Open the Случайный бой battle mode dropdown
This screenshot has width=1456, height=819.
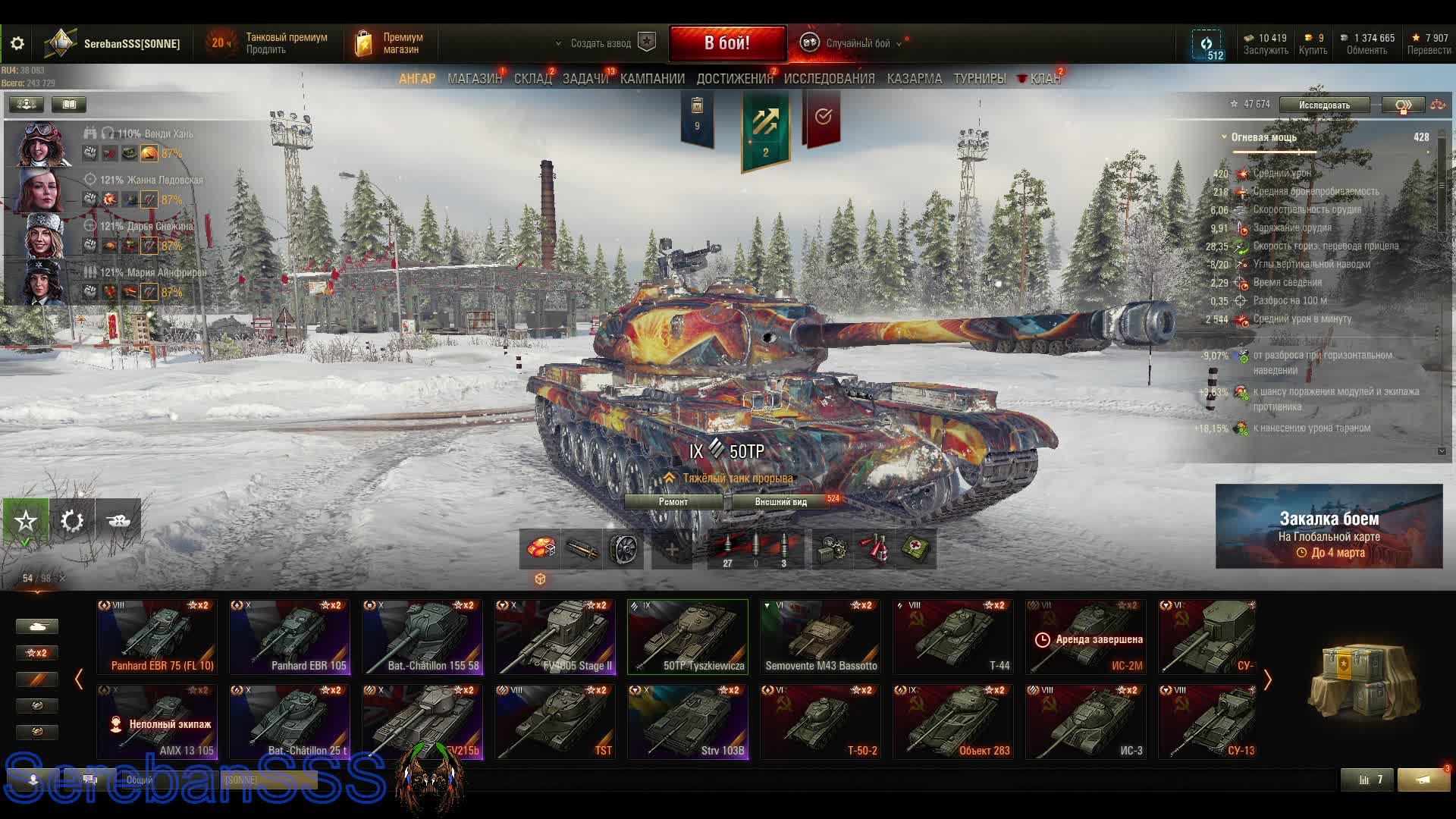pos(858,43)
